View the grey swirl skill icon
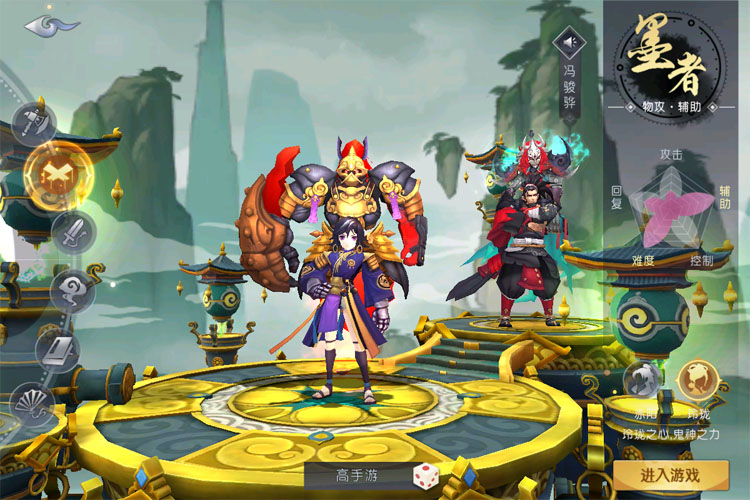This screenshot has height=500, width=750. point(643,379)
